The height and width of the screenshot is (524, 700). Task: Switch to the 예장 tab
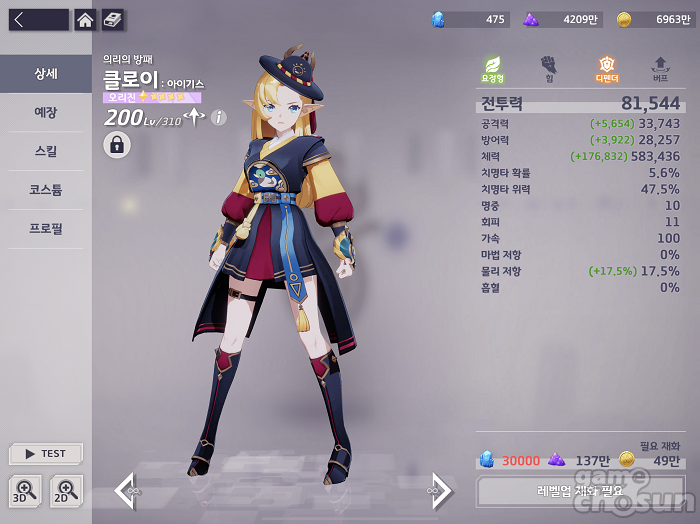click(x=46, y=112)
